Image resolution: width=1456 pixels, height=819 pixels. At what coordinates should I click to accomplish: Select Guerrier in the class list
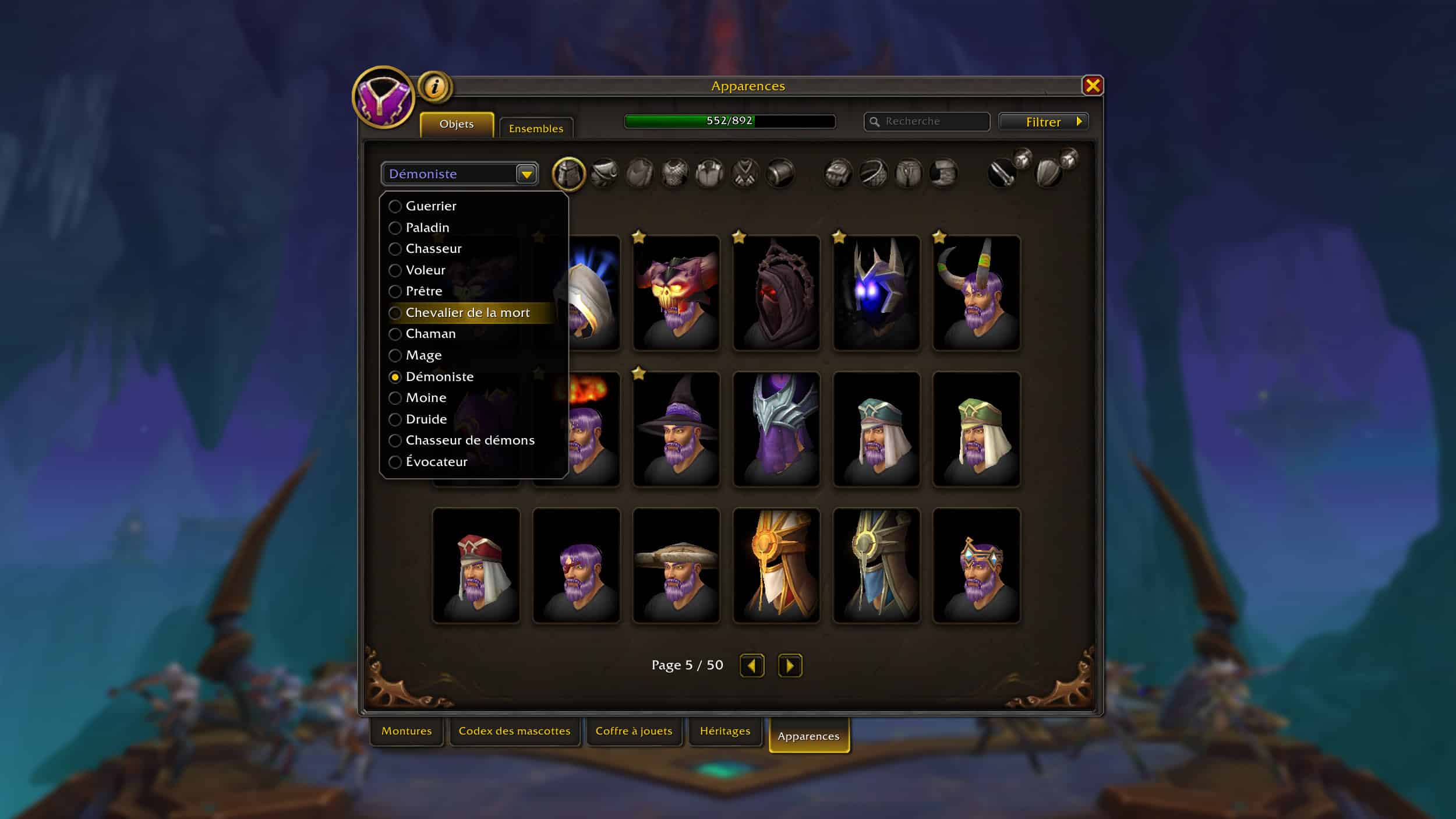pos(431,206)
